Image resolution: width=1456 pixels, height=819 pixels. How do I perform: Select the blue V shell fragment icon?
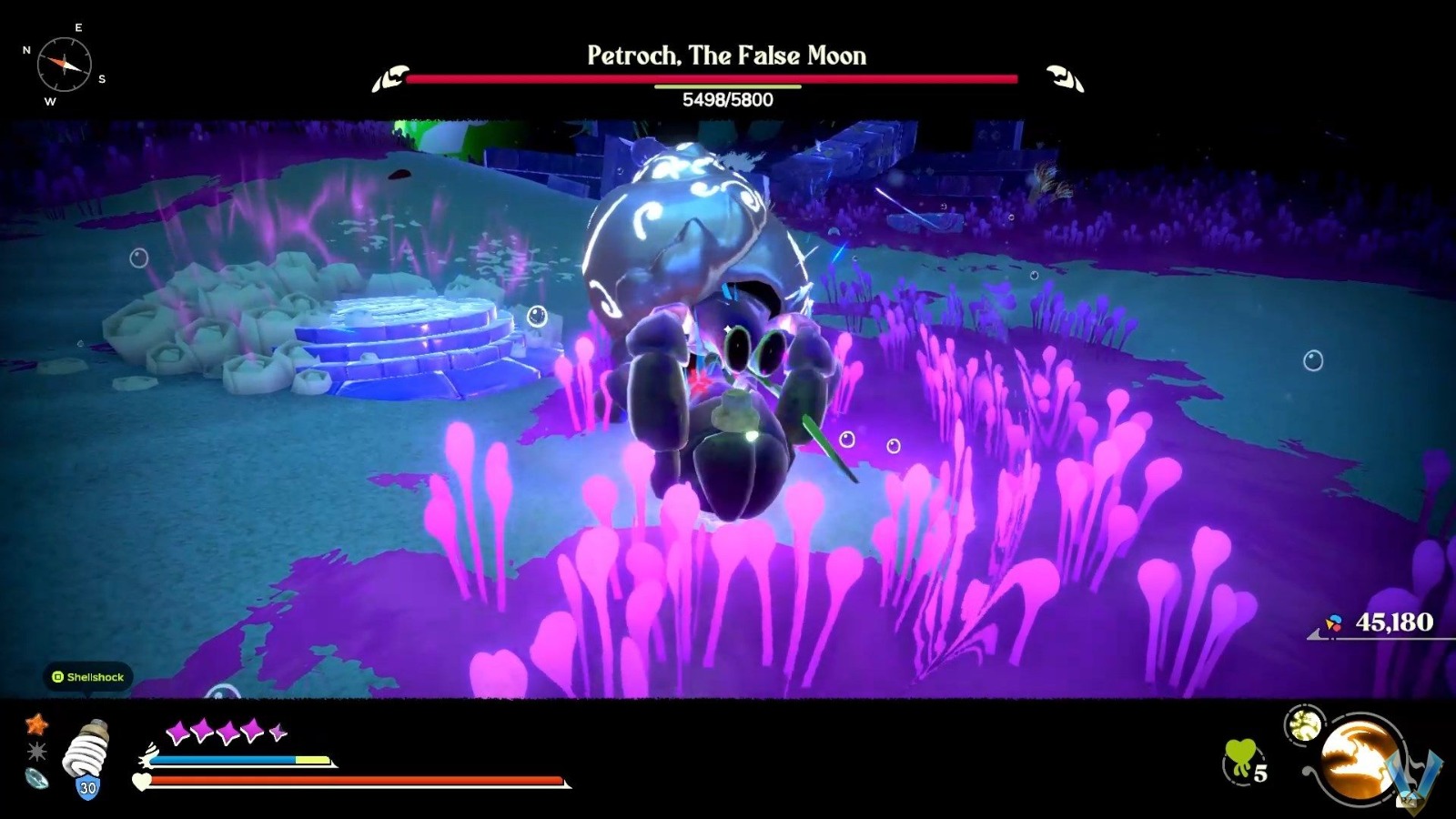(1413, 772)
